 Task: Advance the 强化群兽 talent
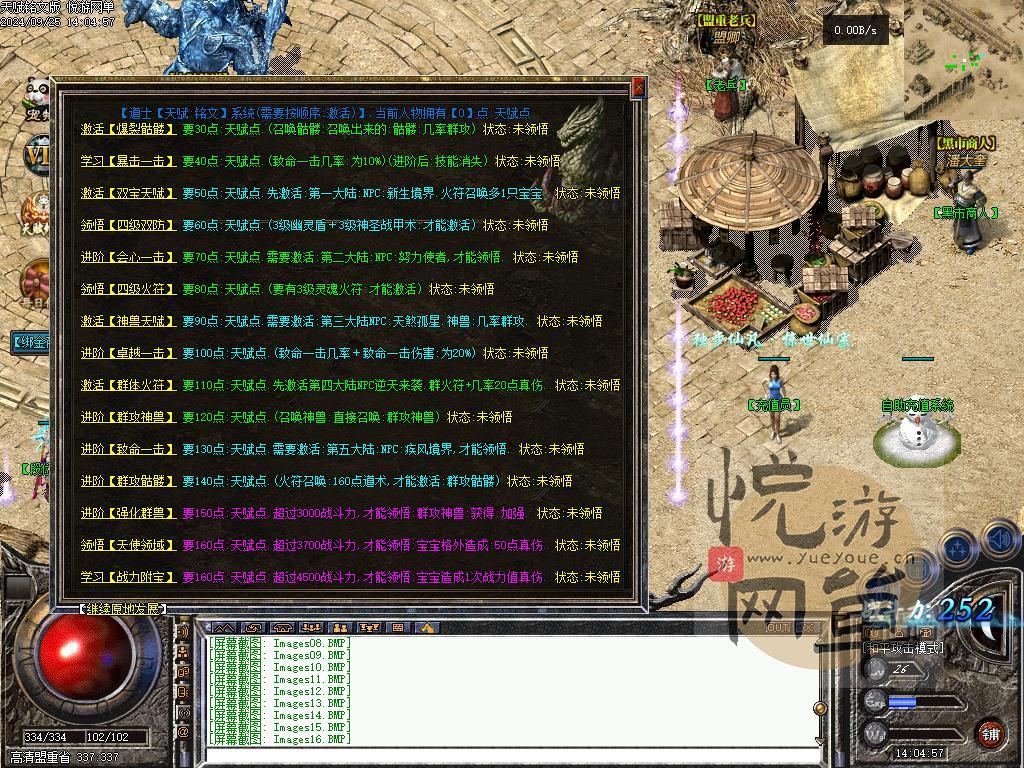[128, 513]
